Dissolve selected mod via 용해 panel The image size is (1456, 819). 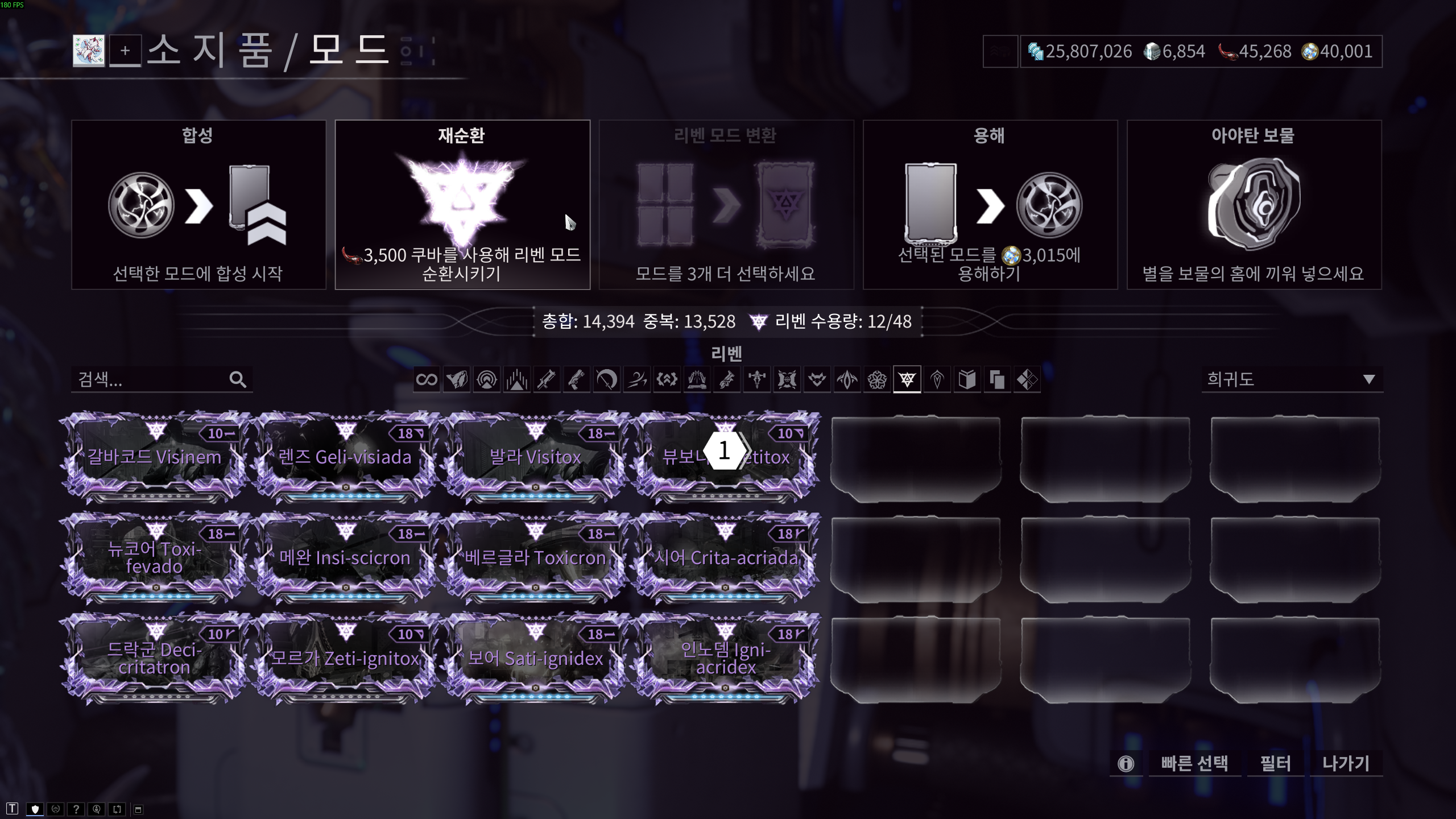click(x=990, y=205)
